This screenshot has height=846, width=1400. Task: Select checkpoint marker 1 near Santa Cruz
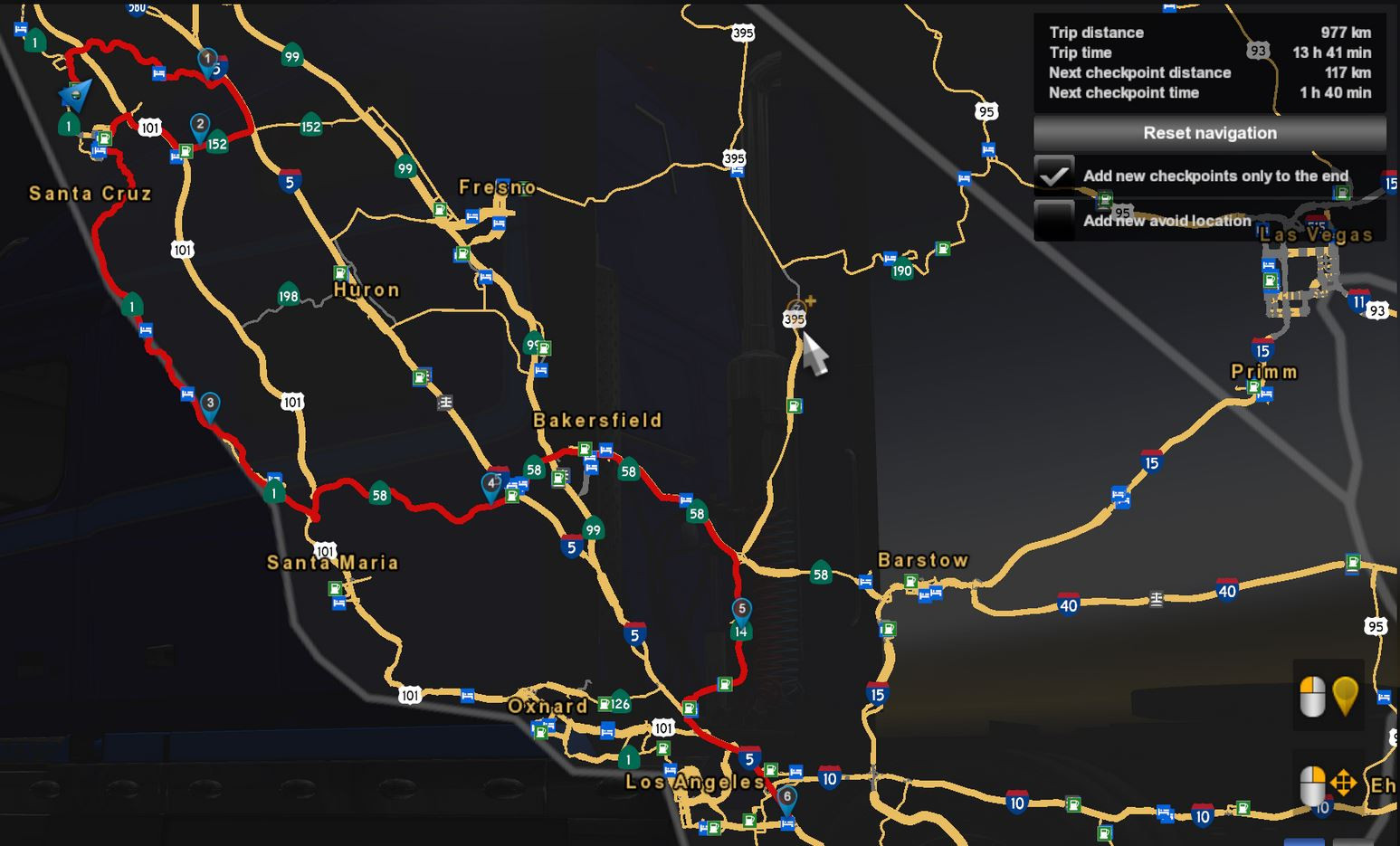pos(206,56)
